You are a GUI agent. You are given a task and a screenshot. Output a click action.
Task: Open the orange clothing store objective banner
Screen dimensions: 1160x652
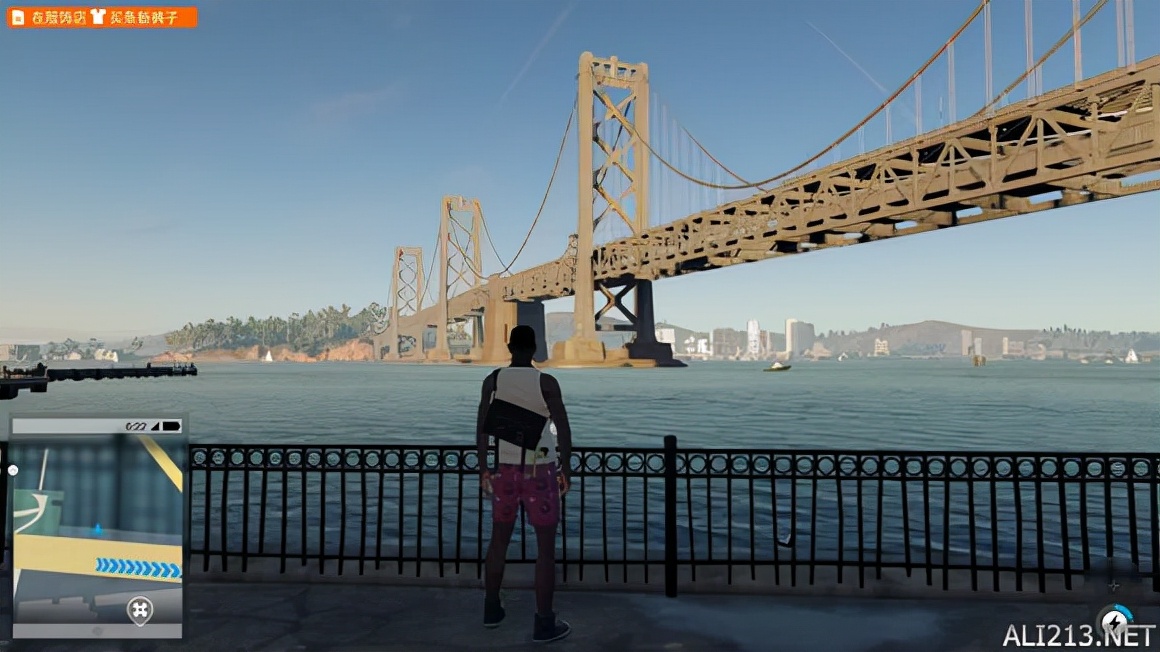coord(102,17)
